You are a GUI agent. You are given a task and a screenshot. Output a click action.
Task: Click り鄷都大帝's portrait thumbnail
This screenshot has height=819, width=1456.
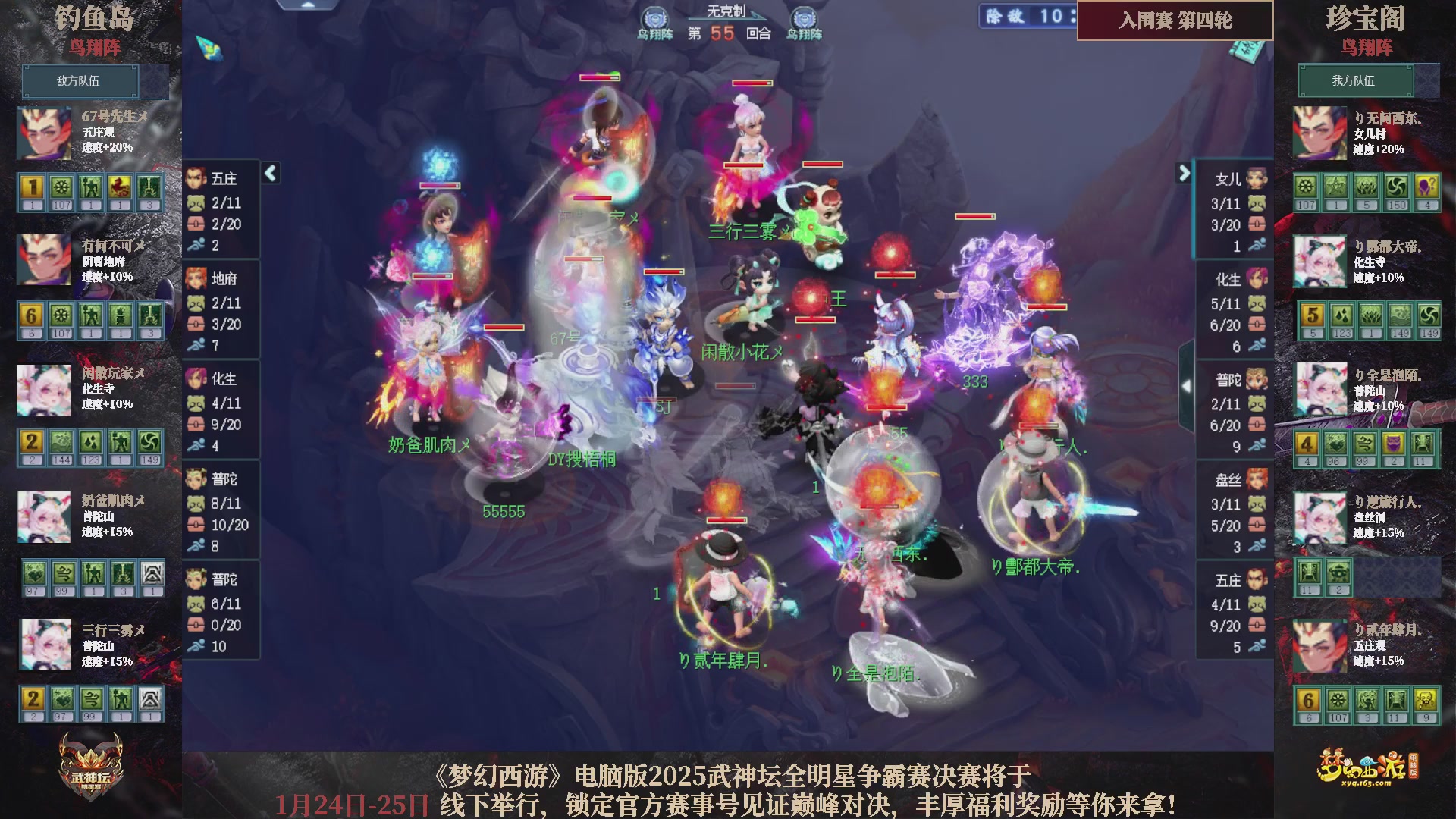1319,262
